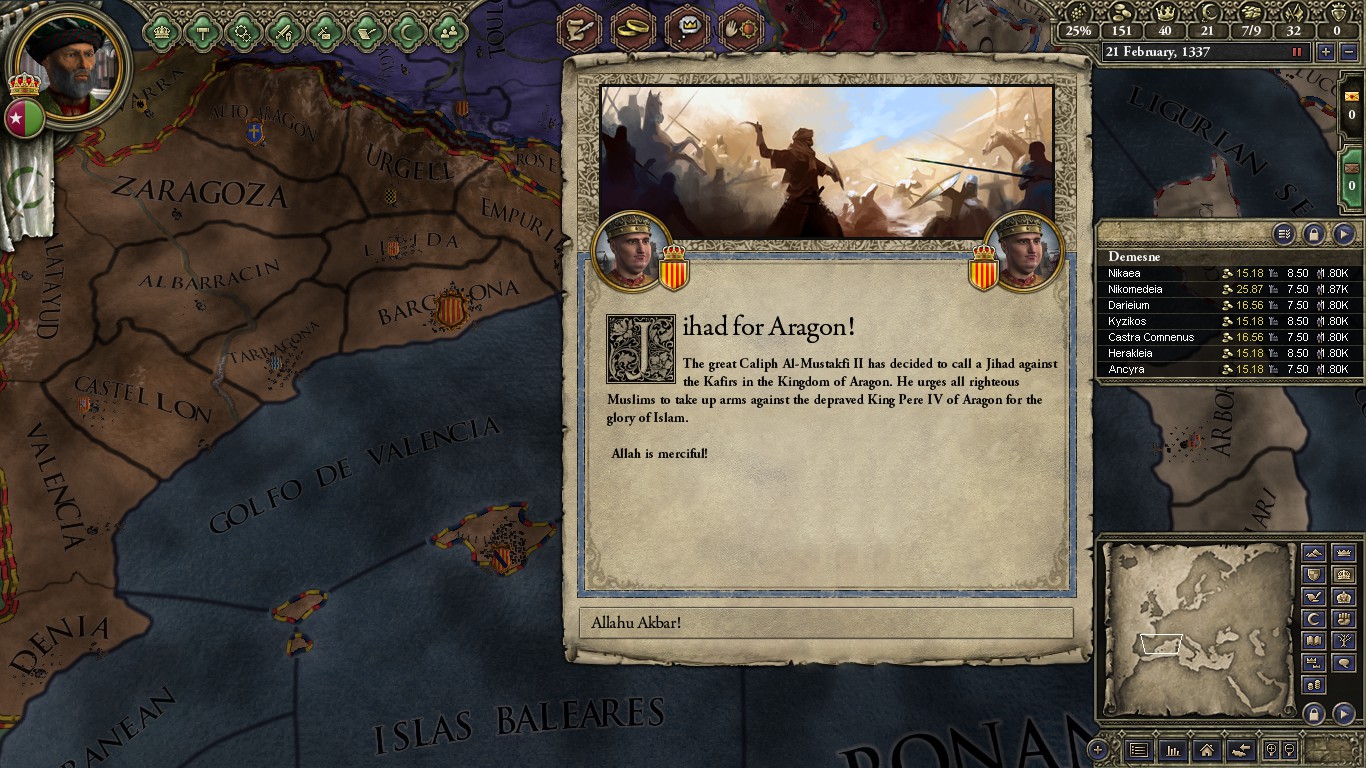Image resolution: width=1366 pixels, height=768 pixels.
Task: Toggle pause next to the date display
Action: point(1297,52)
